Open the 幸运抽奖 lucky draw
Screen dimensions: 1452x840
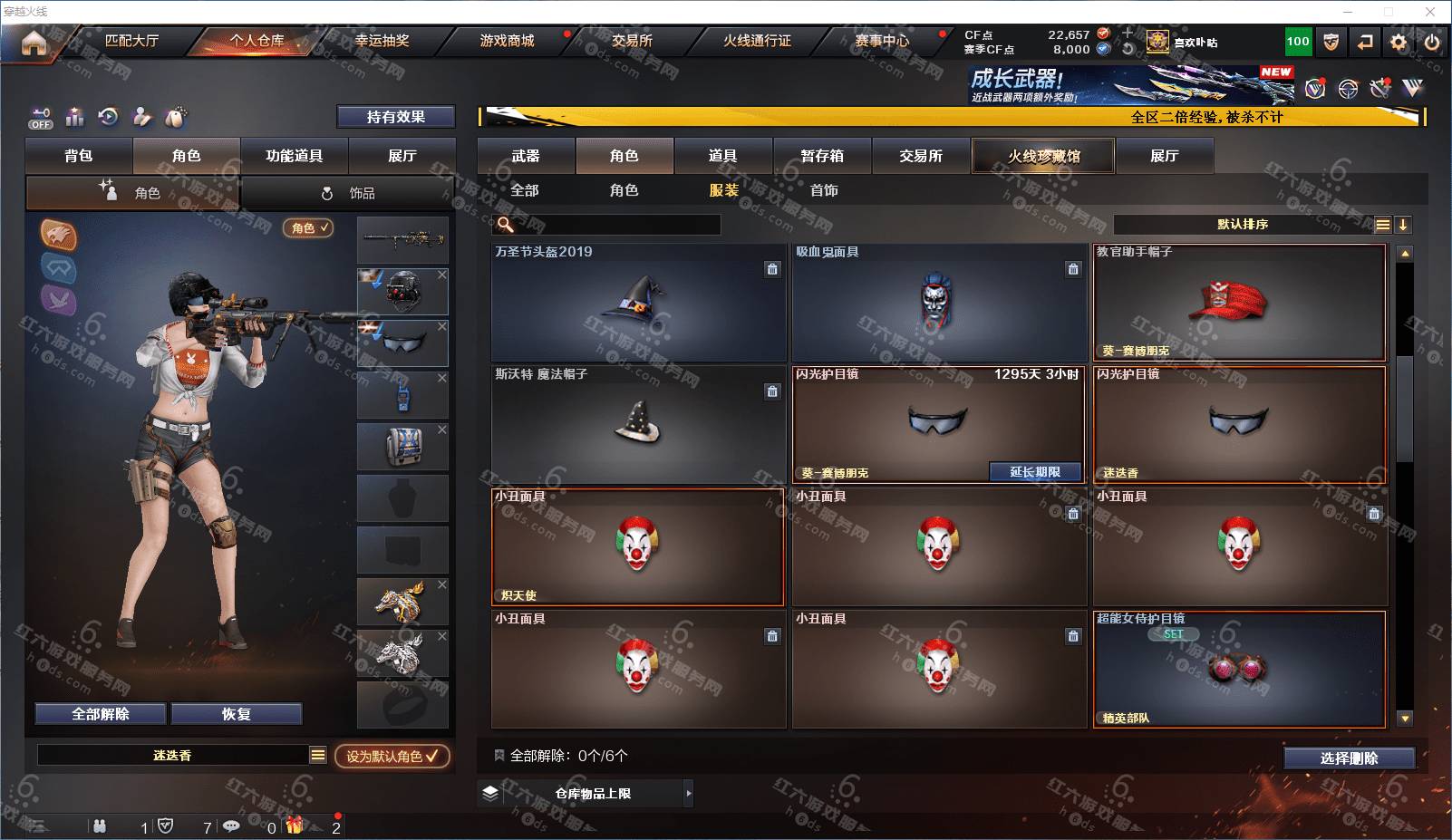pyautogui.click(x=382, y=41)
